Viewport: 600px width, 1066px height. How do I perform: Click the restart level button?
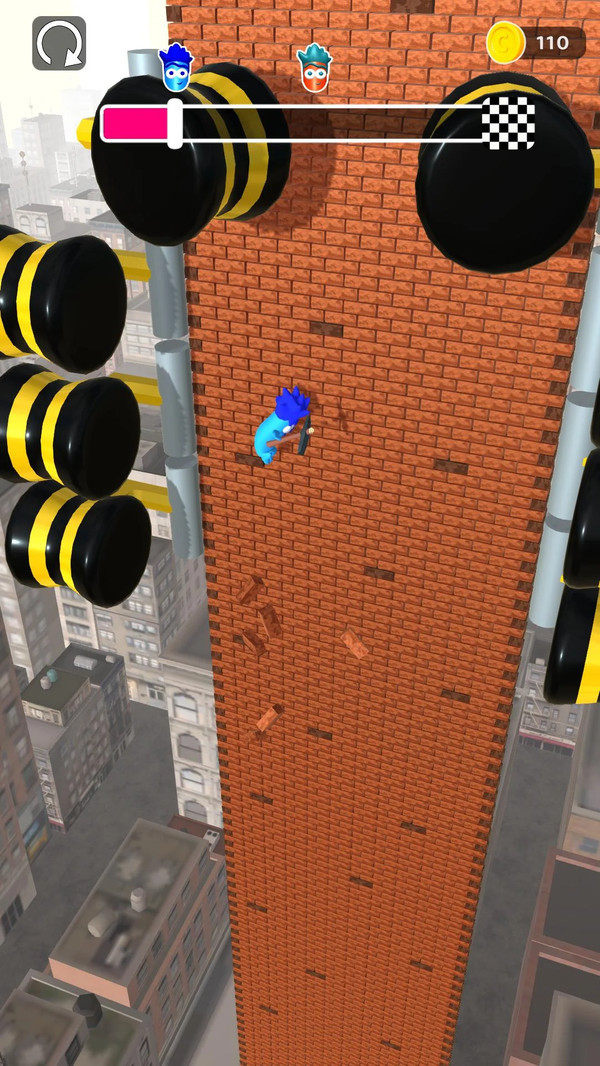[59, 43]
